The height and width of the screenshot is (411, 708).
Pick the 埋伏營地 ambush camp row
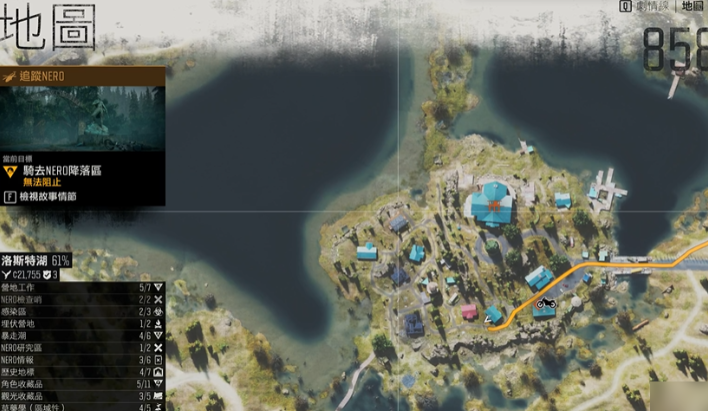pos(82,323)
